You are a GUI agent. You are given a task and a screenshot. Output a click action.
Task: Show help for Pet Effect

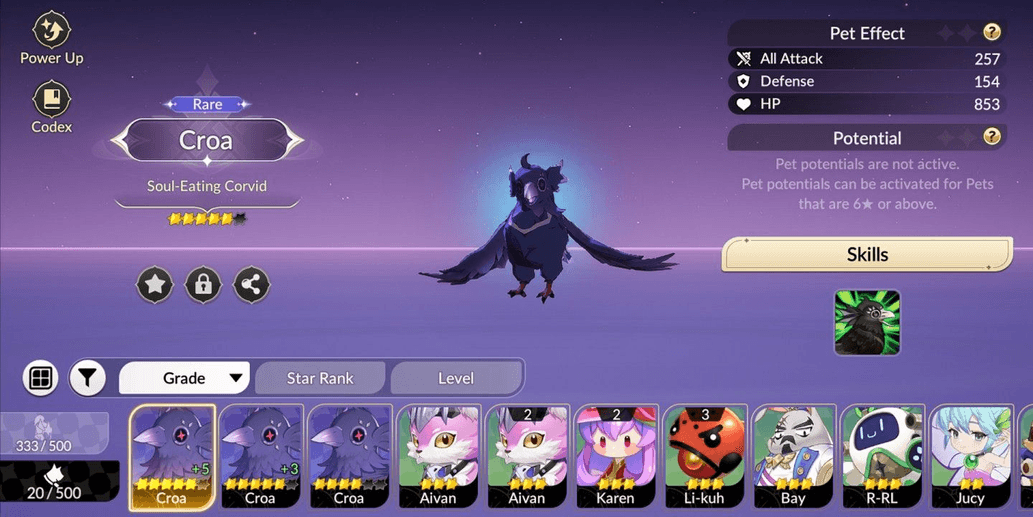point(991,33)
